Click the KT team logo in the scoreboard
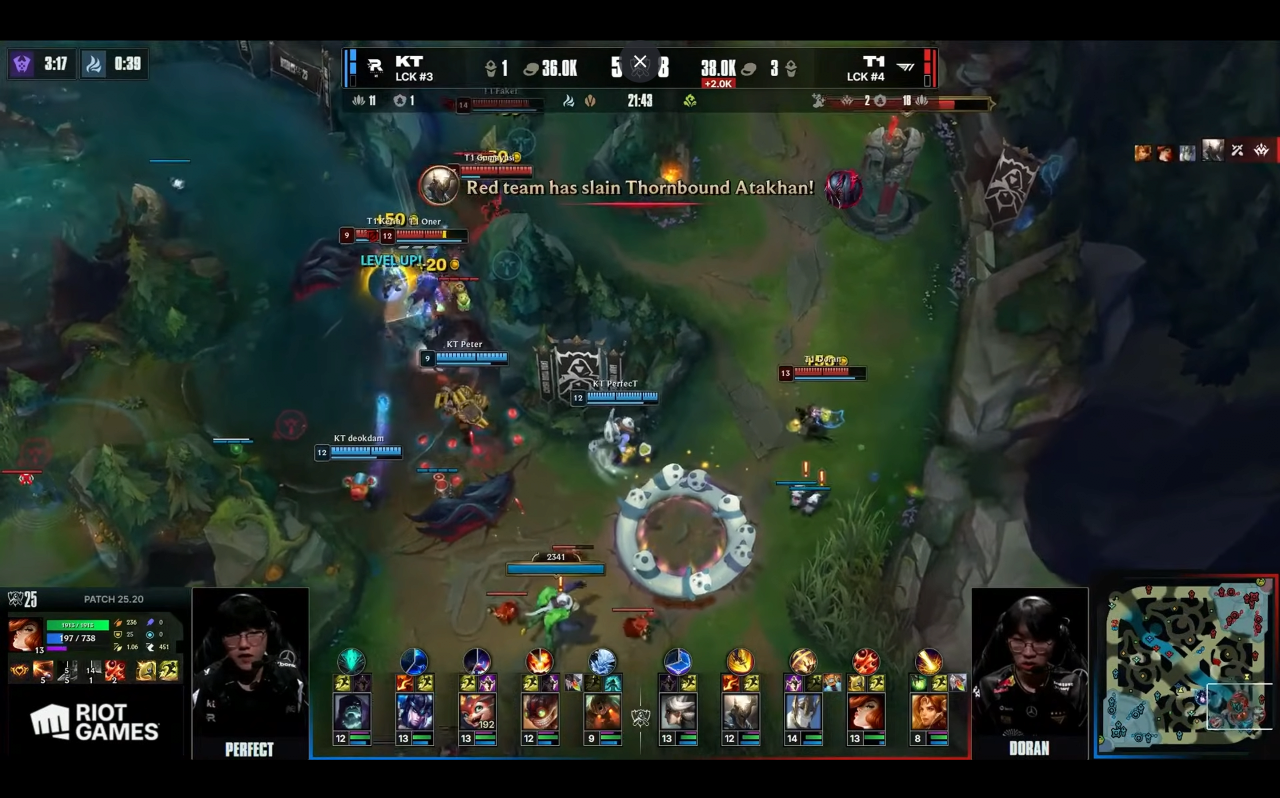This screenshot has width=1280, height=798. tap(375, 67)
